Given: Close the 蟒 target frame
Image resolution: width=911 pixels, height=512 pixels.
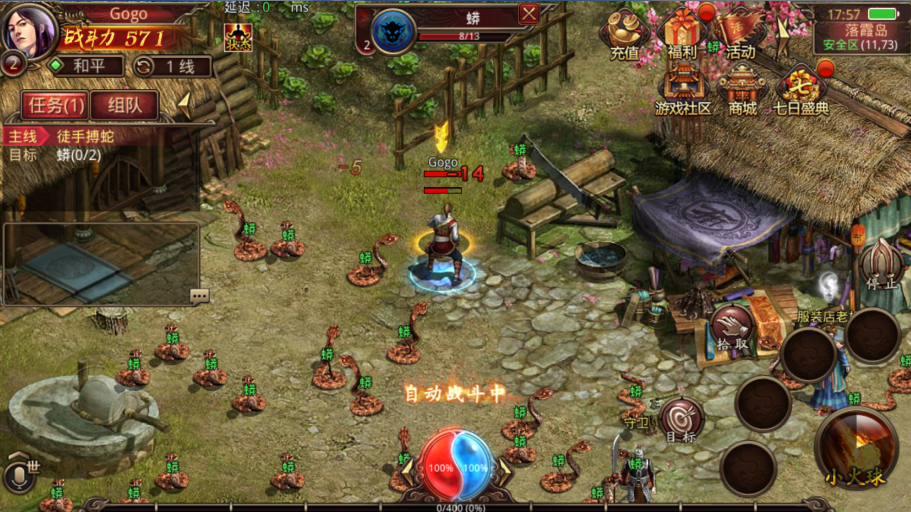Looking at the screenshot, I should point(529,13).
